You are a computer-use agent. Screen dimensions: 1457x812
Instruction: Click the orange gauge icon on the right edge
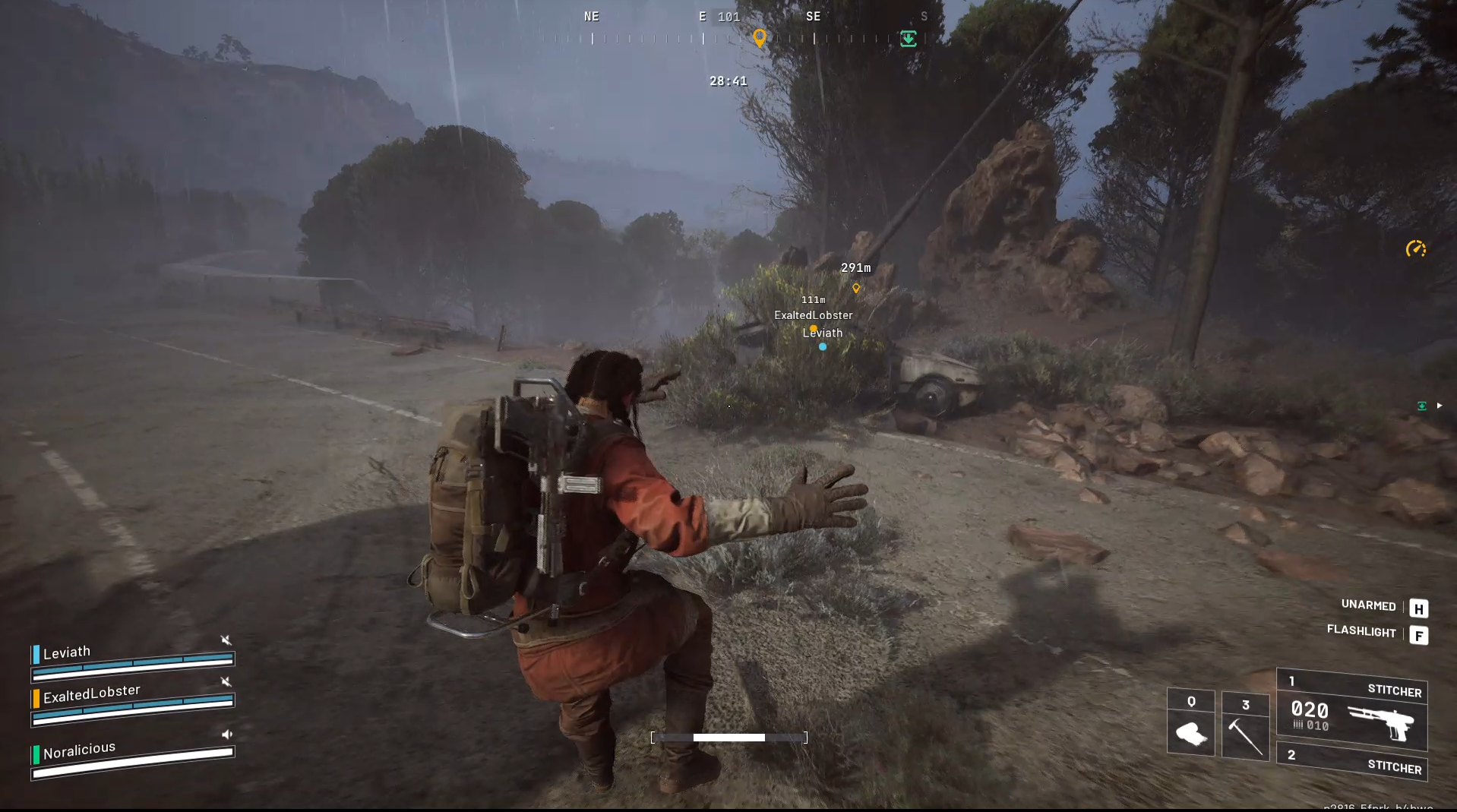pyautogui.click(x=1416, y=248)
